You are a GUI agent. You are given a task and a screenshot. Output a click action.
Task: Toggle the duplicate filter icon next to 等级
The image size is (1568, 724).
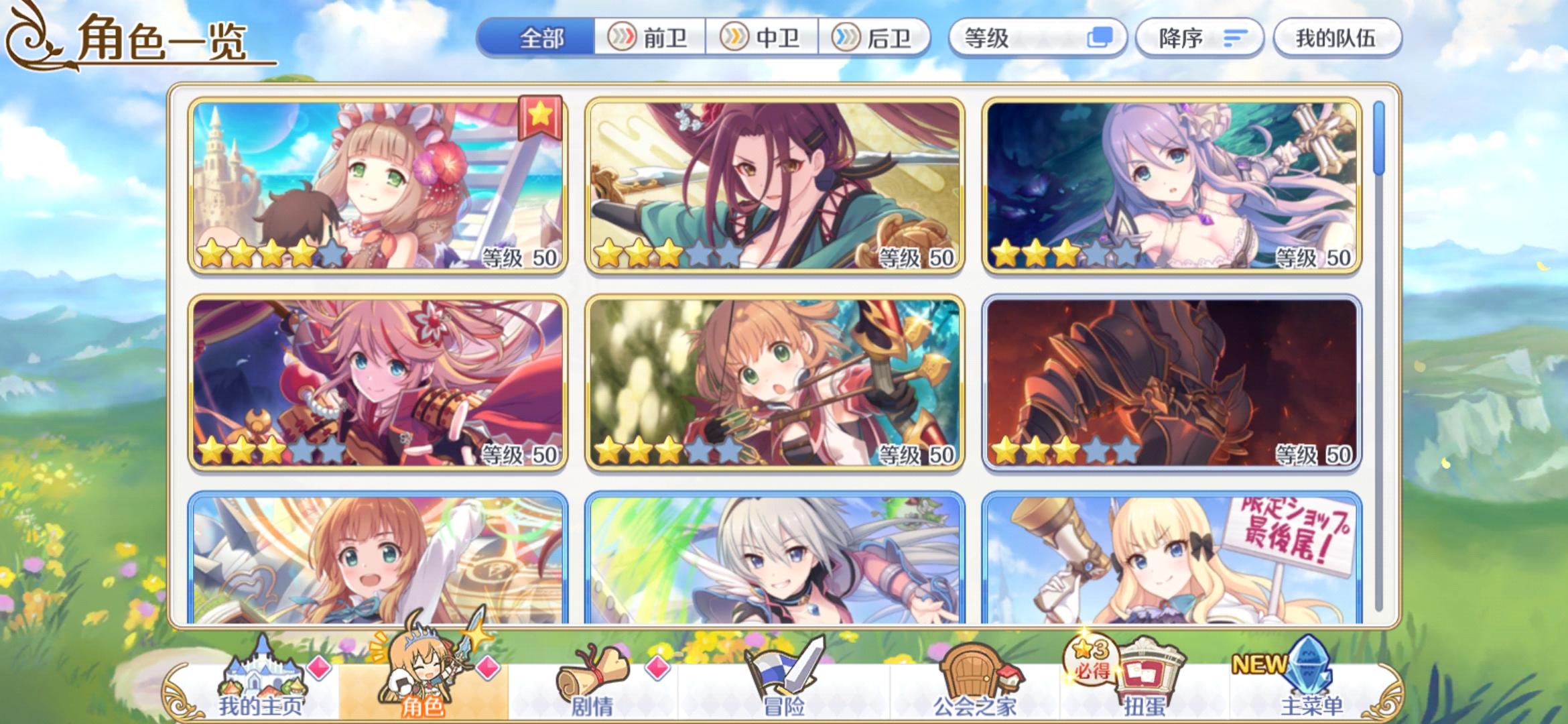point(1099,38)
